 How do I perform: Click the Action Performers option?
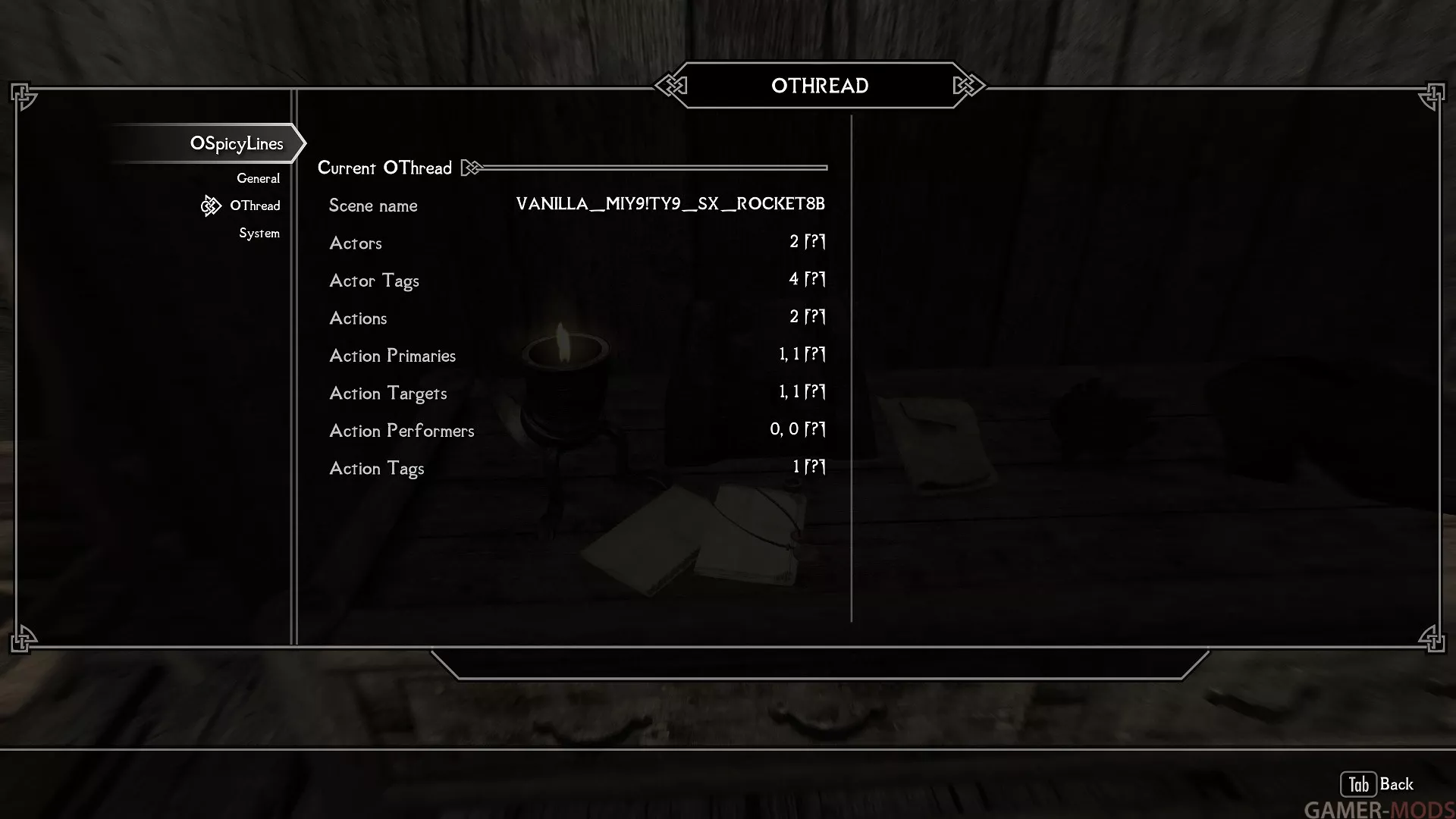click(x=576, y=430)
